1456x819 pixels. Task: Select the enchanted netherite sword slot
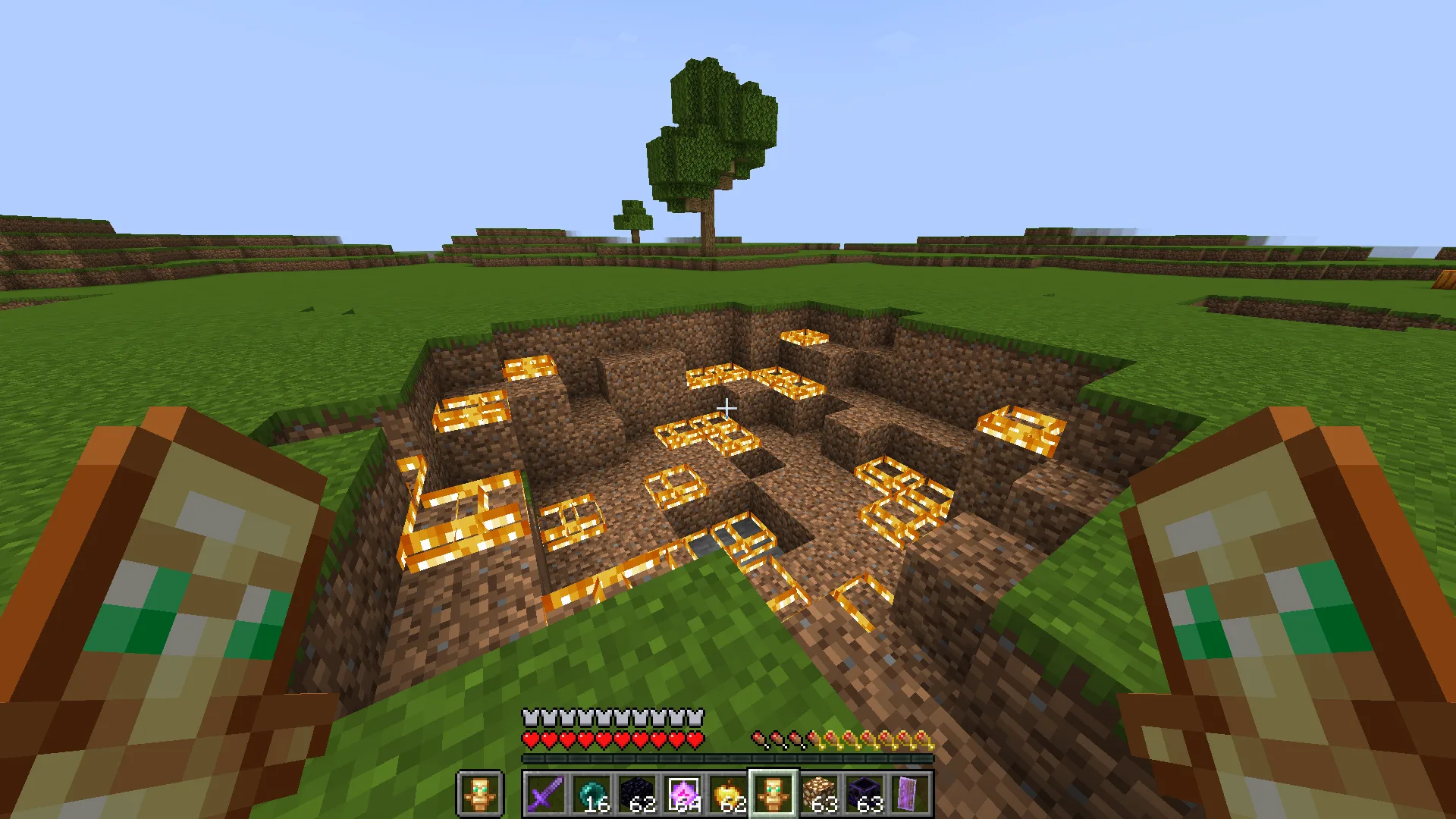545,794
